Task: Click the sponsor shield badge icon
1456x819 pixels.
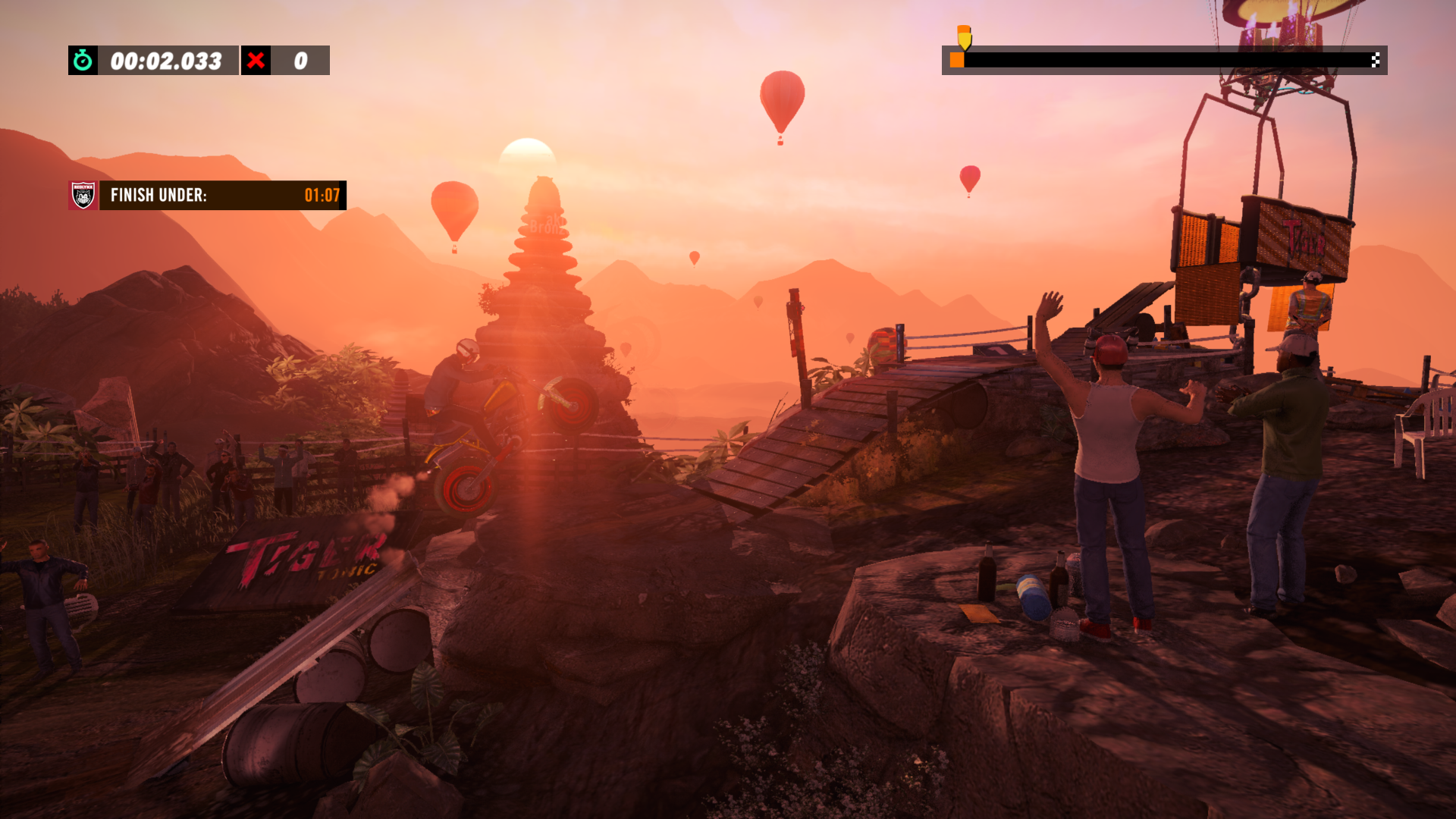Action: [x=83, y=196]
